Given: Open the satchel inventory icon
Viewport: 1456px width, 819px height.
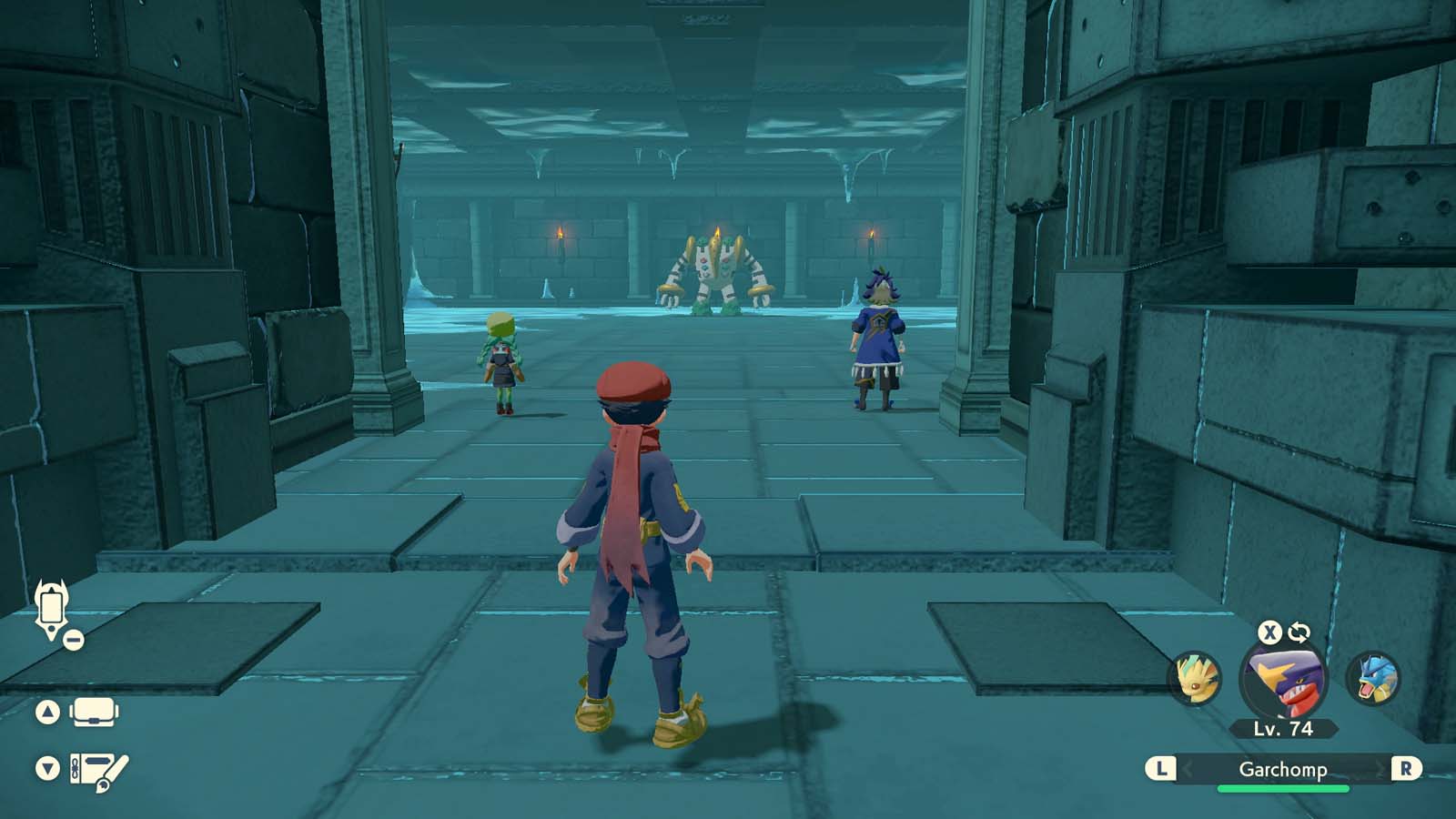Looking at the screenshot, I should (91, 713).
